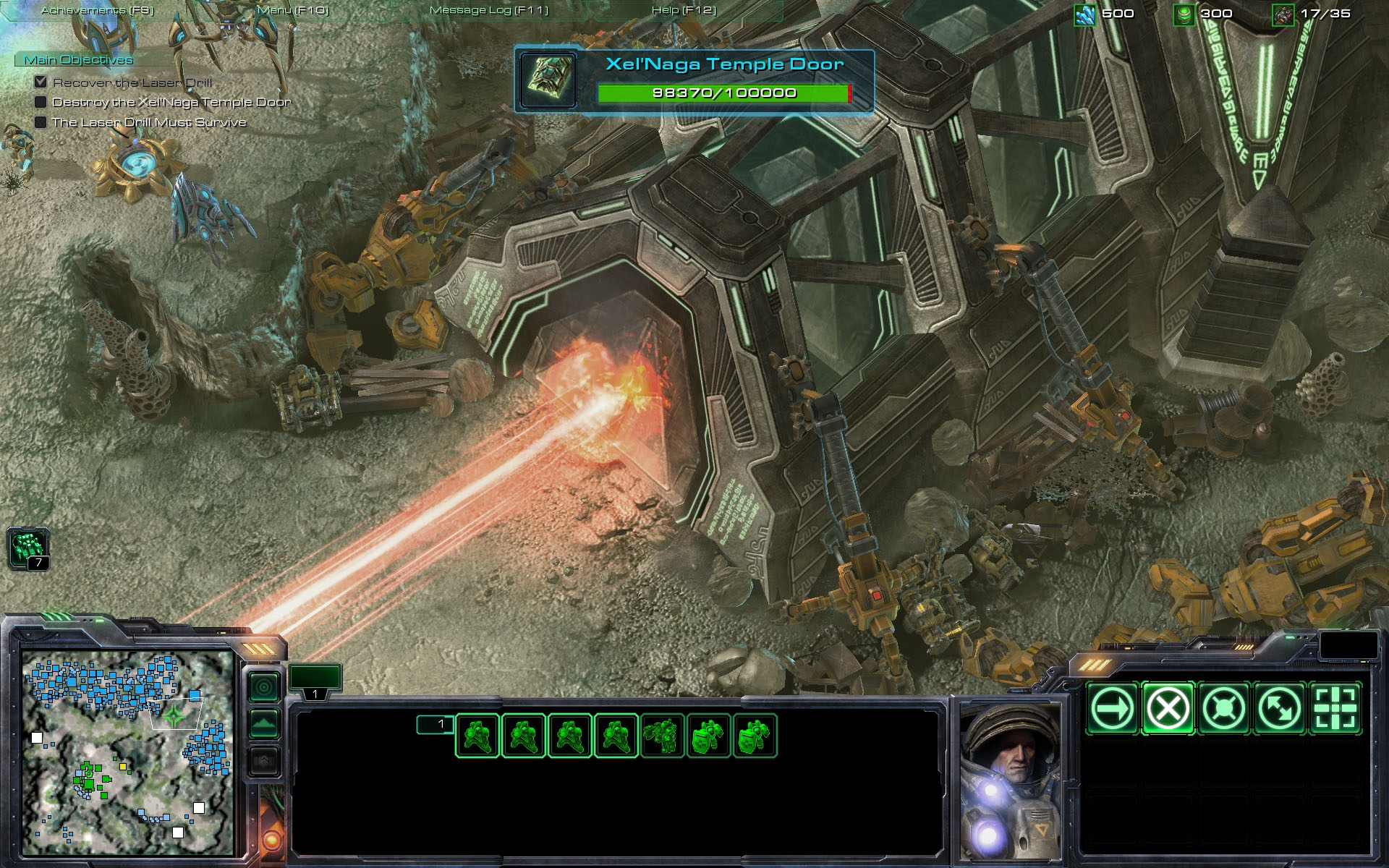Select idle units via army icon
1389x868 pixels.
(x=28, y=548)
